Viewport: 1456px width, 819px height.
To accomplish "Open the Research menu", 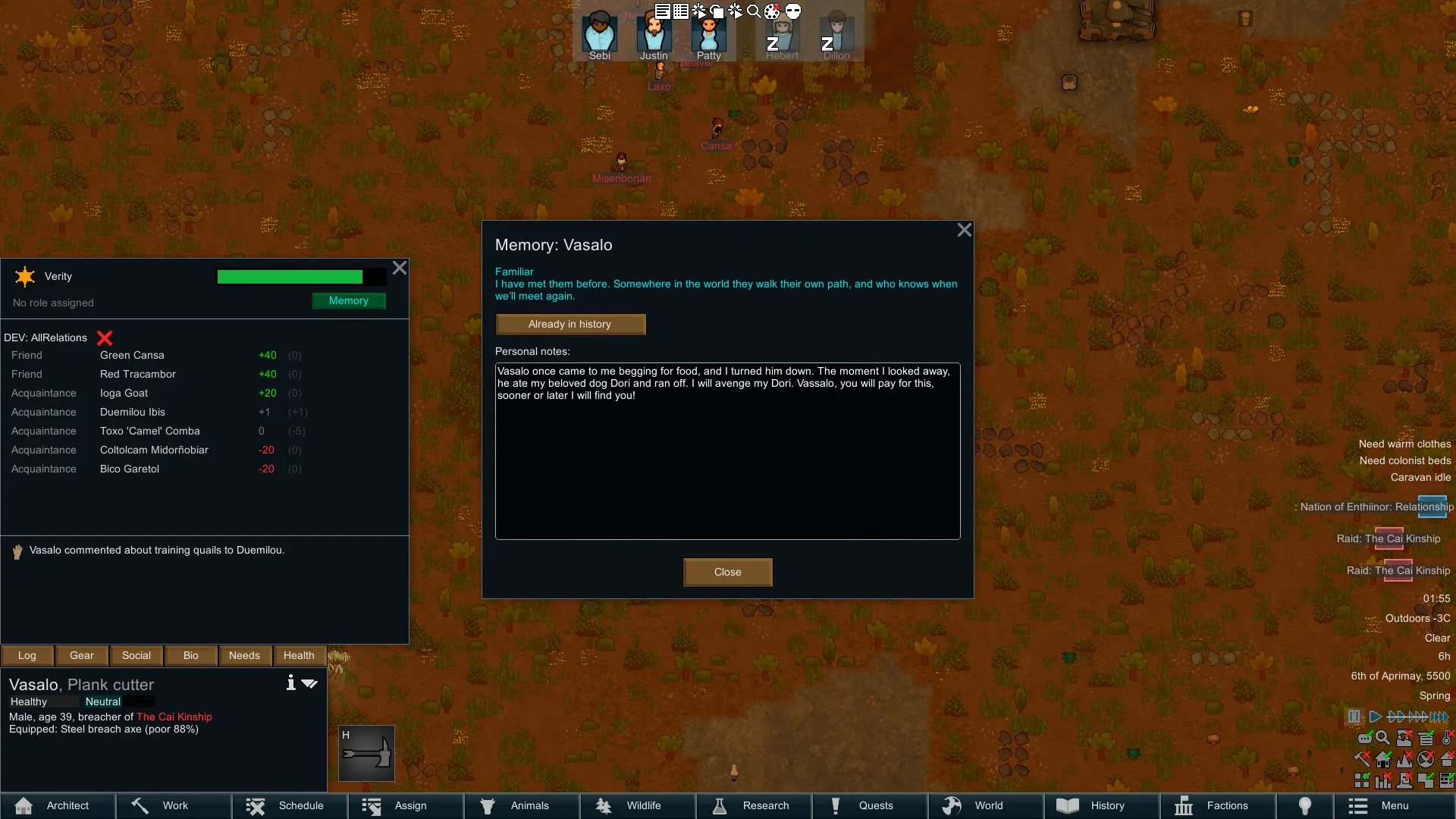I will 753,805.
